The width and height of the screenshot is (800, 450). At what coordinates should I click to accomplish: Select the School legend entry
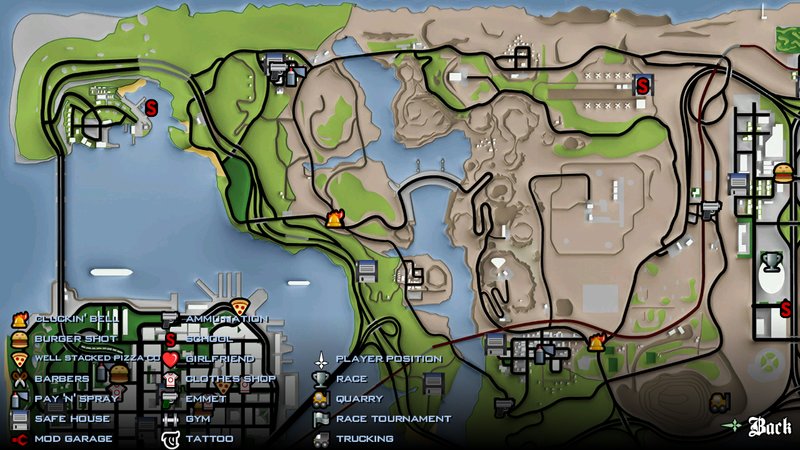pyautogui.click(x=208, y=339)
